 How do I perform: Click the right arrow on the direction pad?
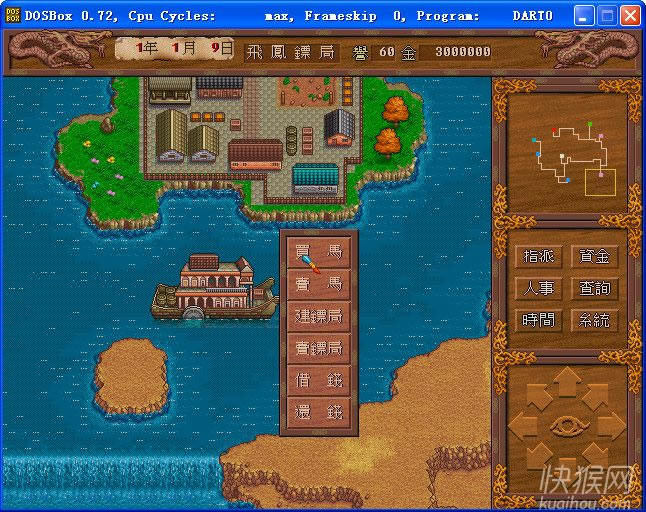coord(612,425)
